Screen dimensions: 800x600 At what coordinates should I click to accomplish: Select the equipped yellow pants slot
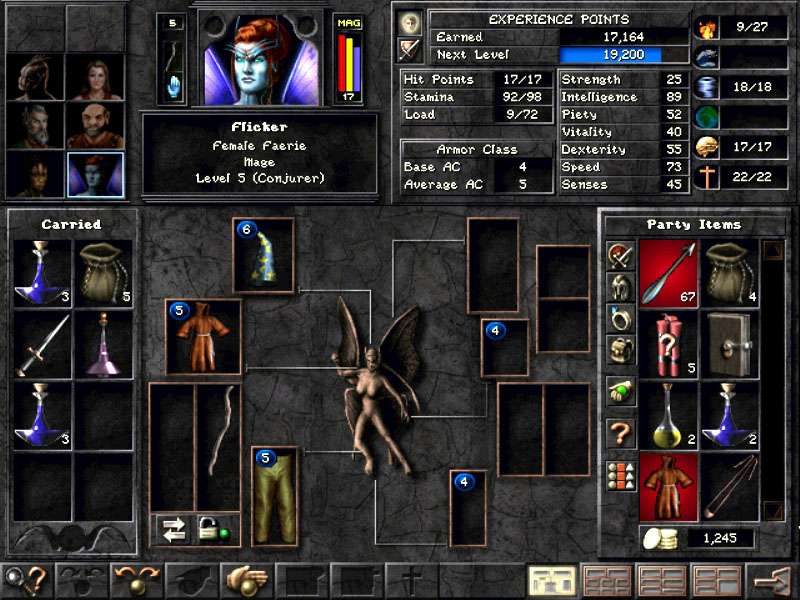(275, 496)
